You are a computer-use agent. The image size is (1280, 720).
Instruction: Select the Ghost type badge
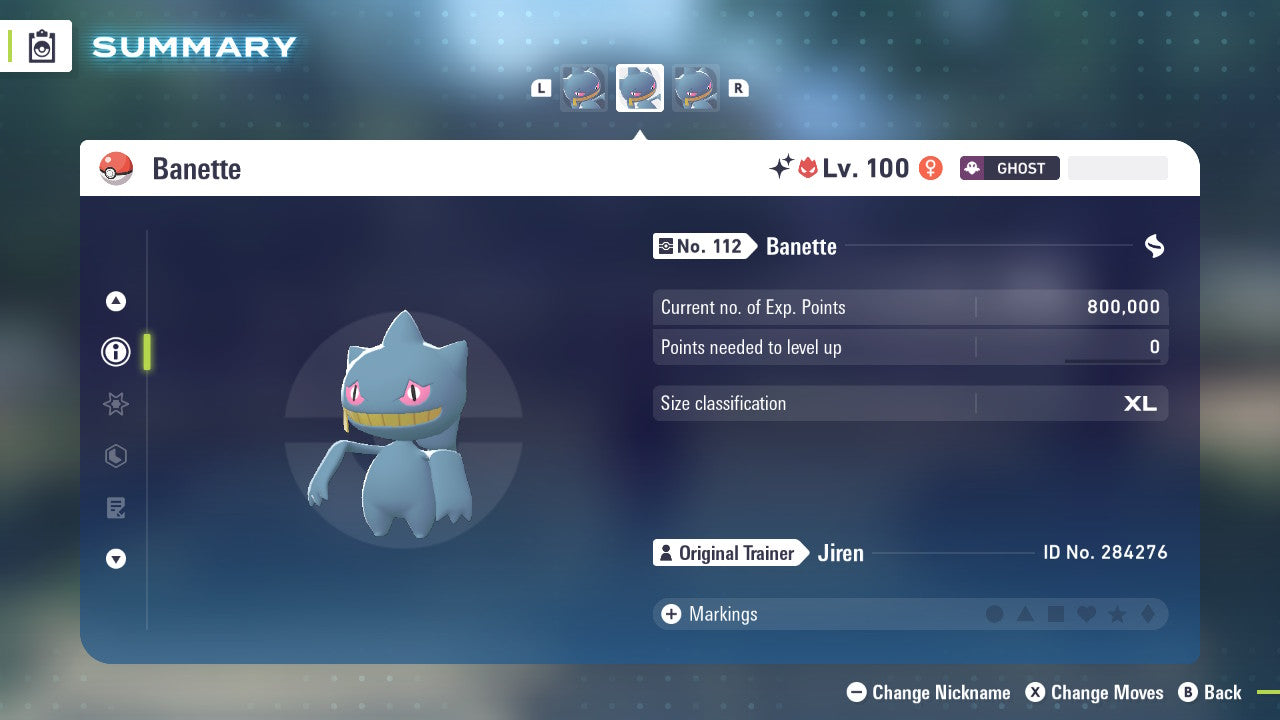(x=1009, y=168)
